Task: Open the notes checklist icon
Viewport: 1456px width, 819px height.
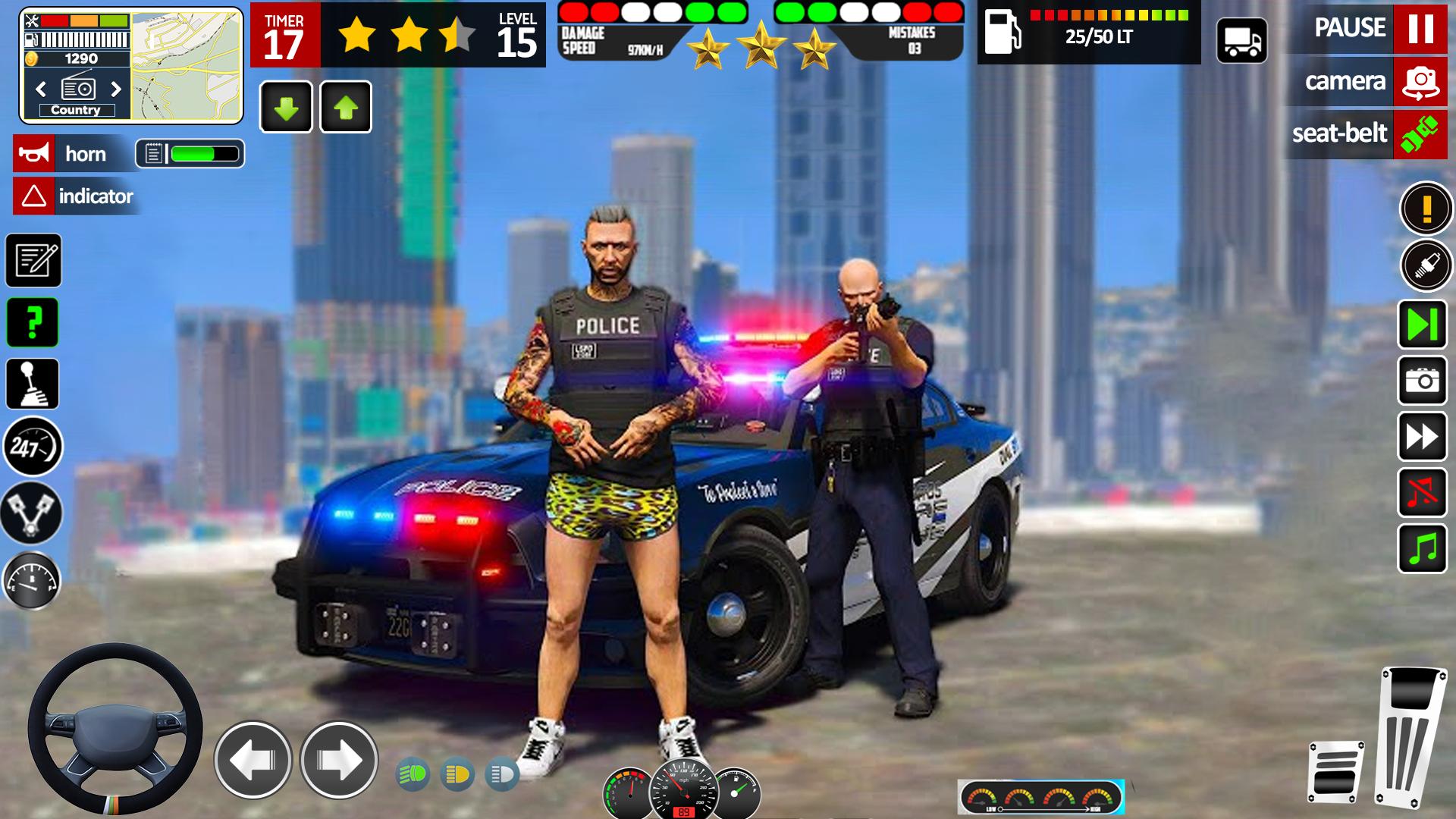Action: click(33, 261)
